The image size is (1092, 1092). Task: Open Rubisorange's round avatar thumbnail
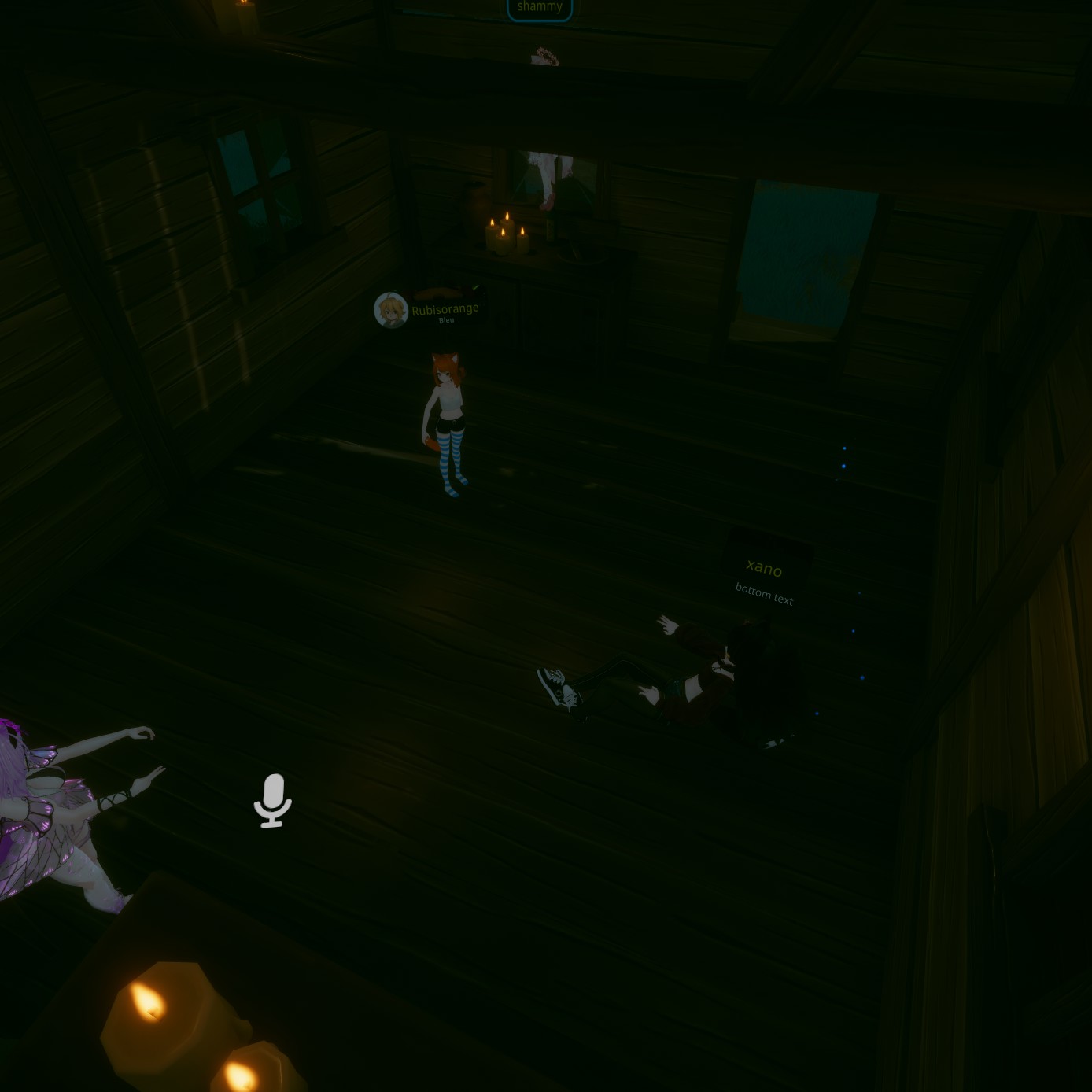pos(390,310)
